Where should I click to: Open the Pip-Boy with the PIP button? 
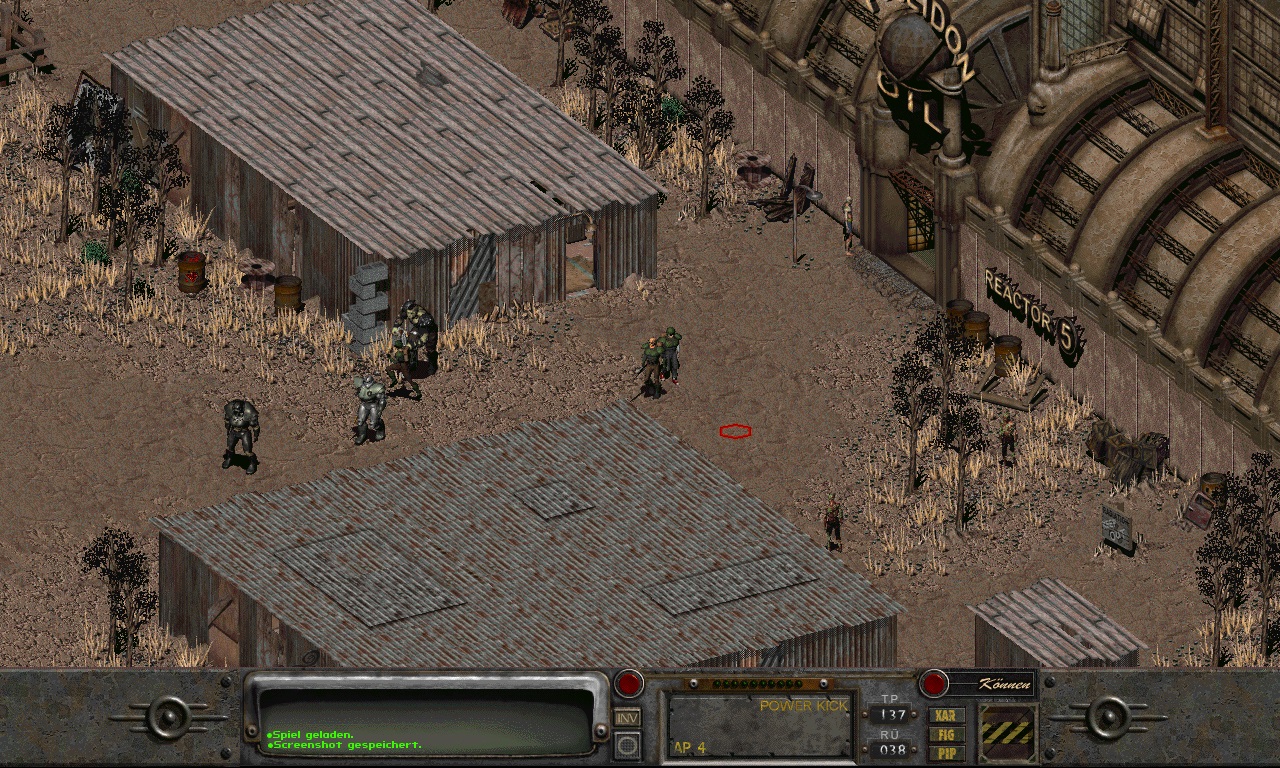point(946,752)
